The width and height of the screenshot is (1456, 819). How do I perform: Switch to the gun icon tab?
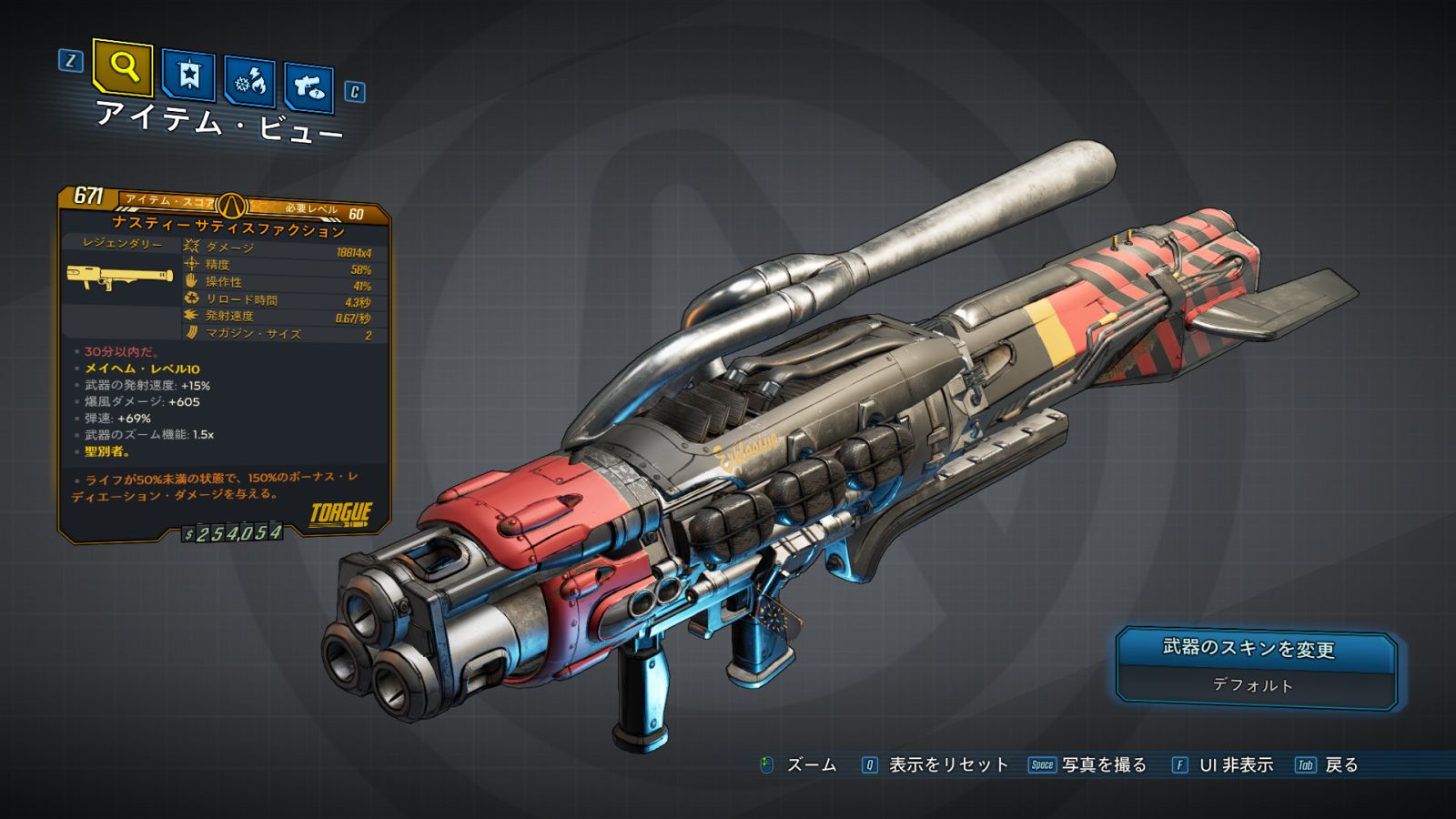(308, 87)
